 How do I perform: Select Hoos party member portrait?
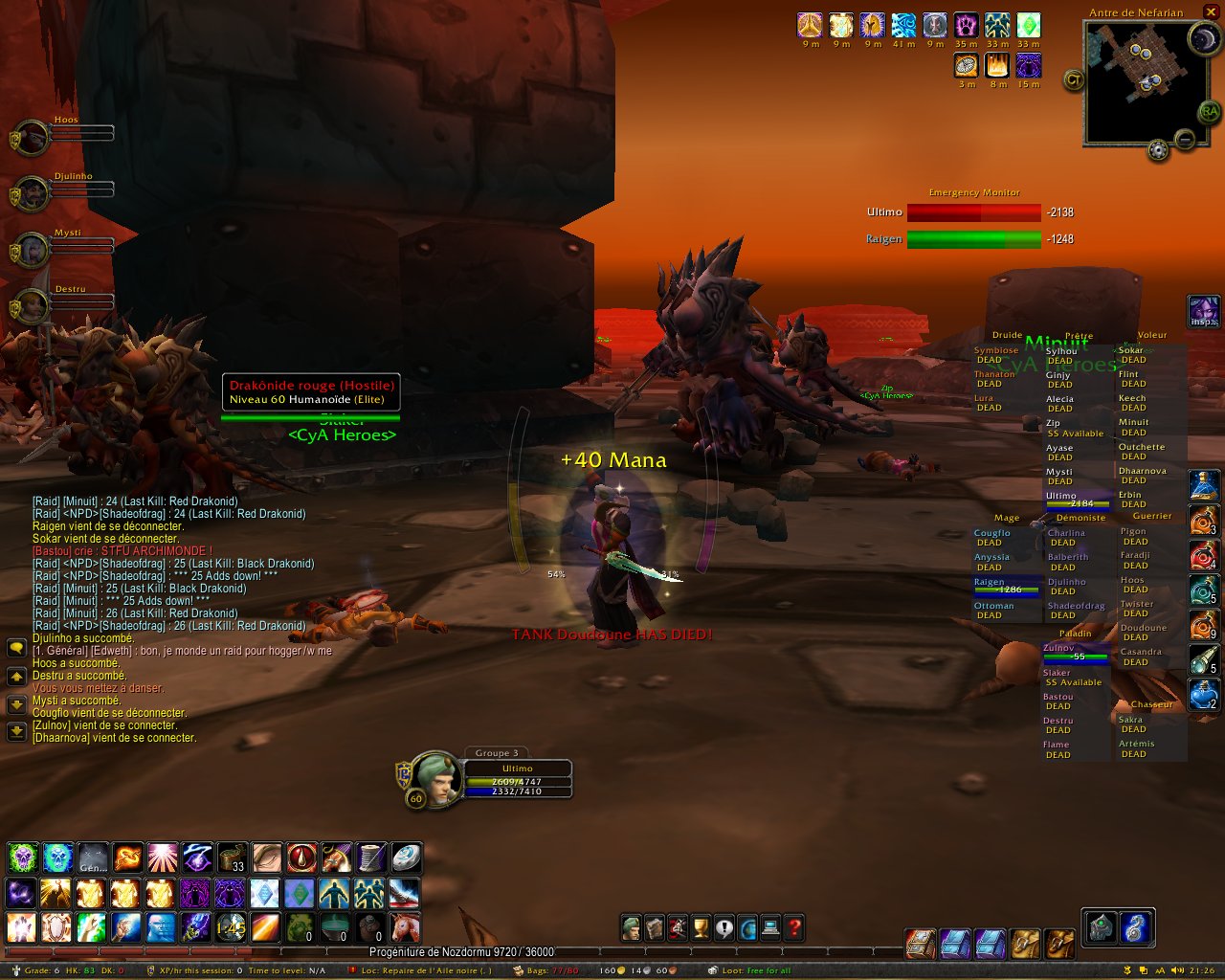33,138
